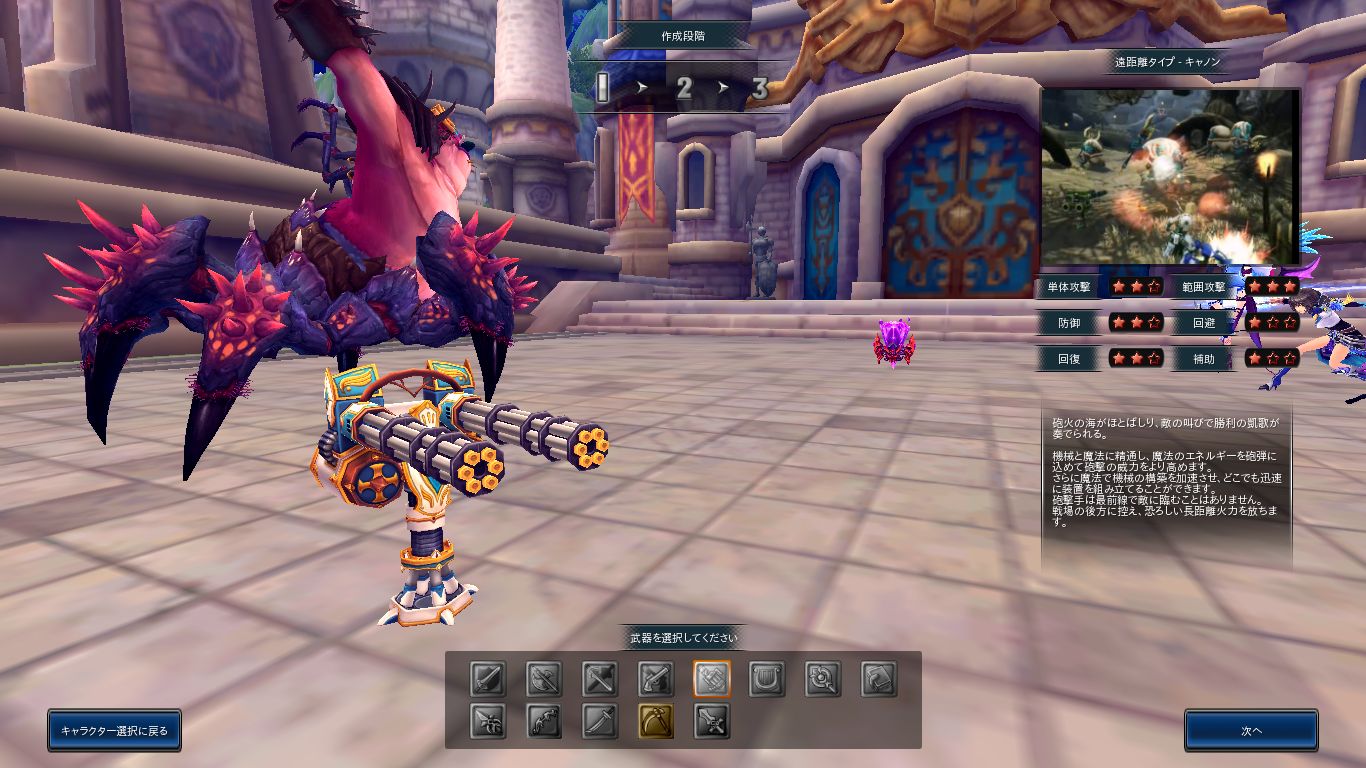The width and height of the screenshot is (1366, 768).
Task: Select the shuriken weapon icon
Action: [488, 721]
